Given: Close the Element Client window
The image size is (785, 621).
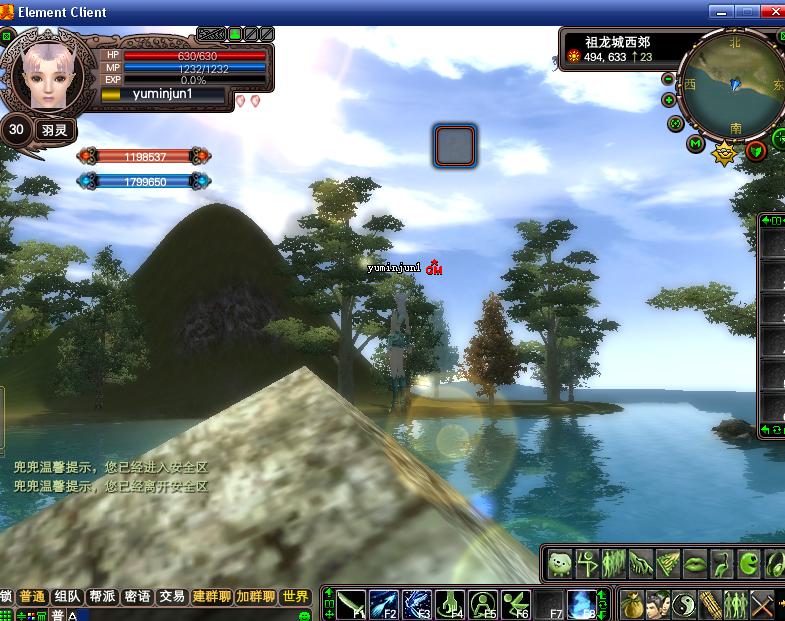Looking at the screenshot, I should pyautogui.click(x=772, y=12).
